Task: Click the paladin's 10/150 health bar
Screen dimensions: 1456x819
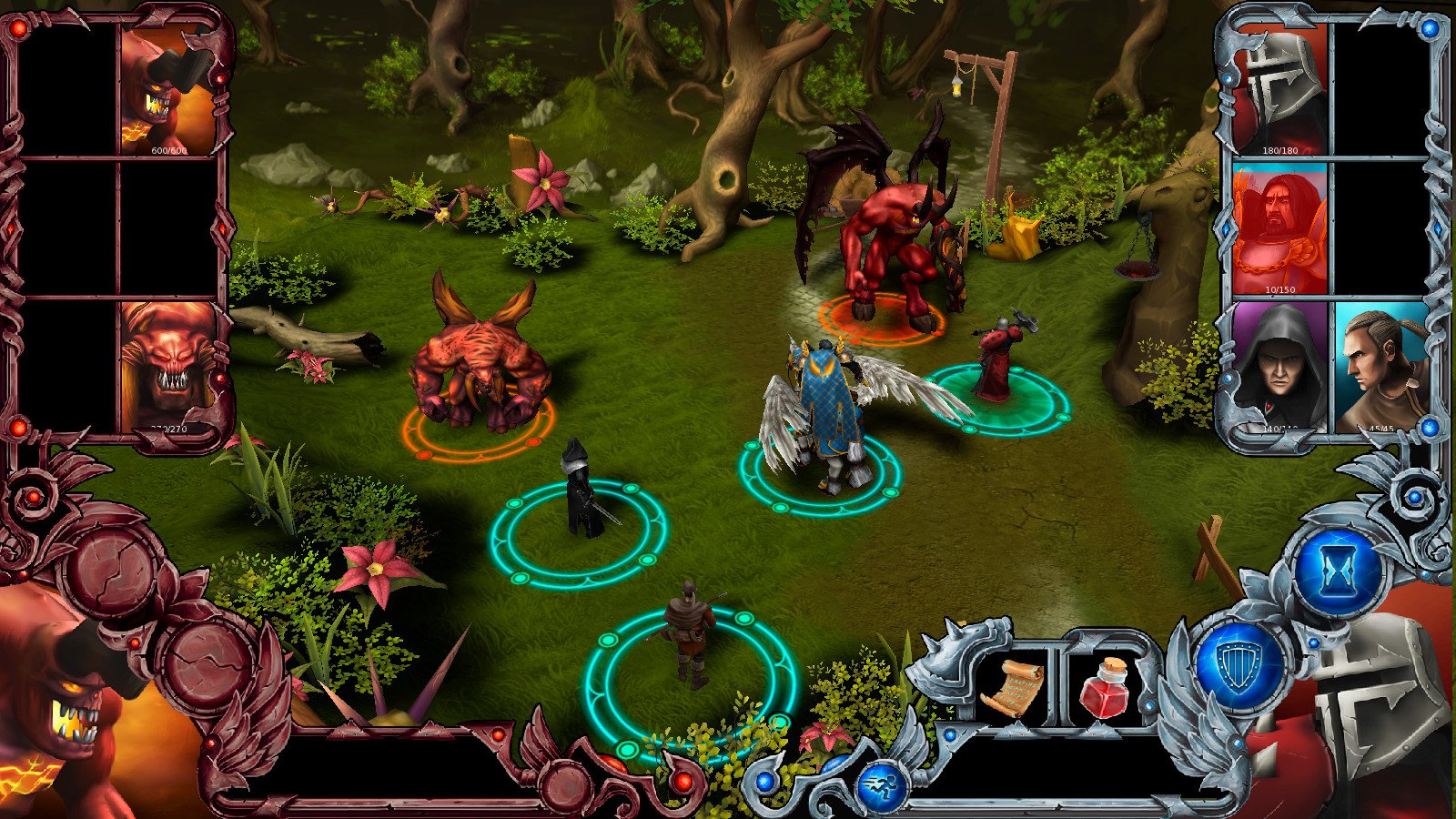Action: coord(1279,288)
